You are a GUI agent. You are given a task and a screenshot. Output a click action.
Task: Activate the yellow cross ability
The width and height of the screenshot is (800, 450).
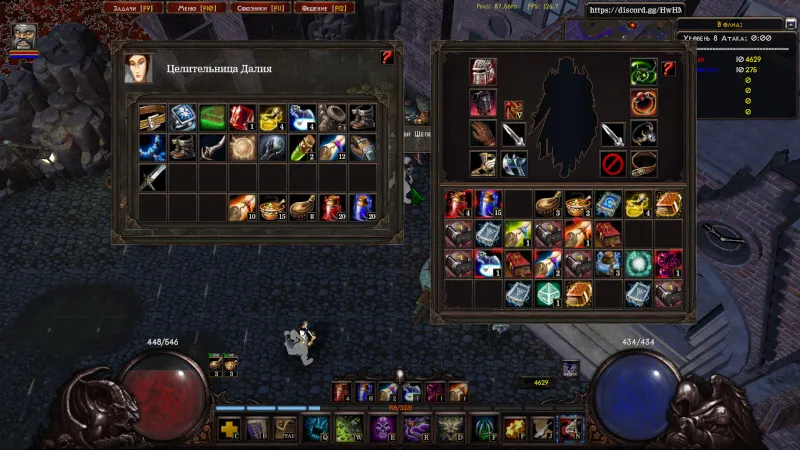pyautogui.click(x=229, y=430)
